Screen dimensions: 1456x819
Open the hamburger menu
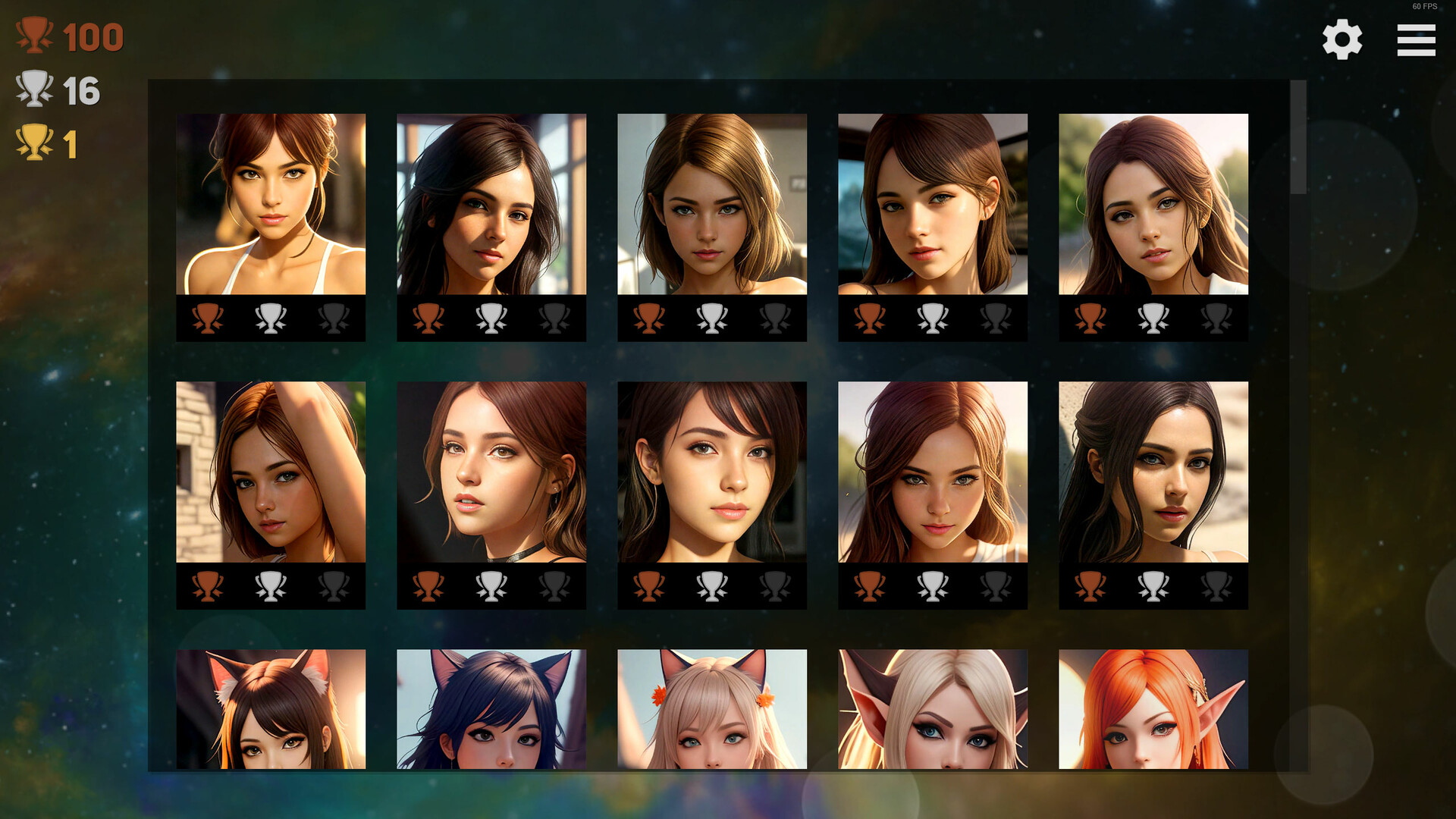(1415, 42)
